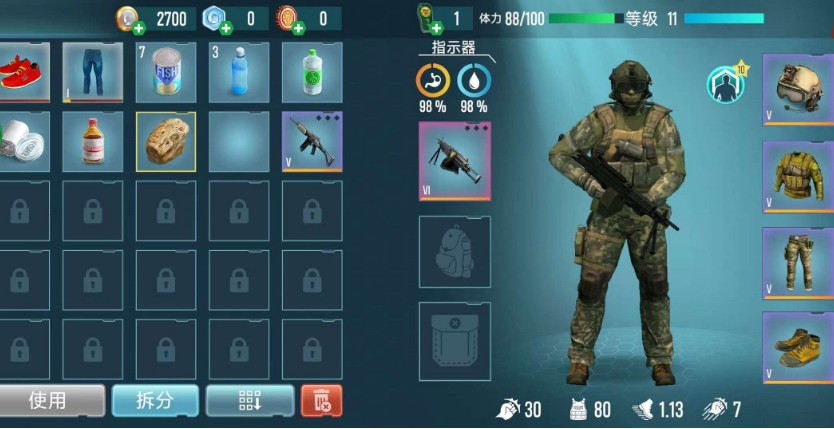This screenshot has width=834, height=429.
Task: Select the highlighted bread loaf slot
Action: pos(165,141)
